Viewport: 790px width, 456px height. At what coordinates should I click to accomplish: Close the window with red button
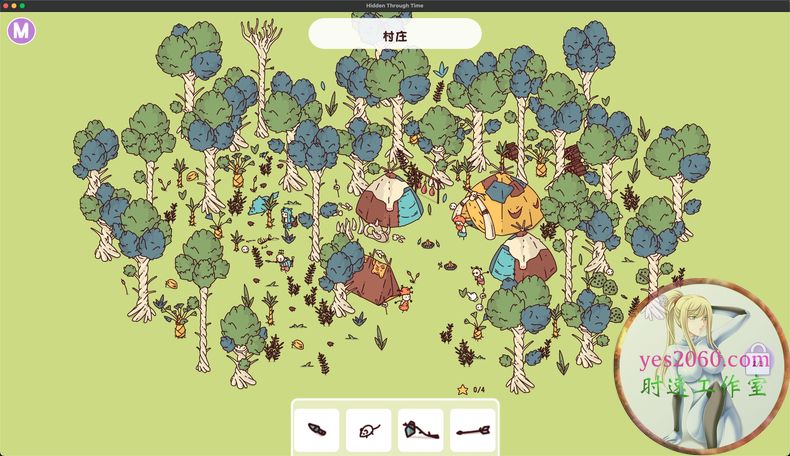pos(5,6)
